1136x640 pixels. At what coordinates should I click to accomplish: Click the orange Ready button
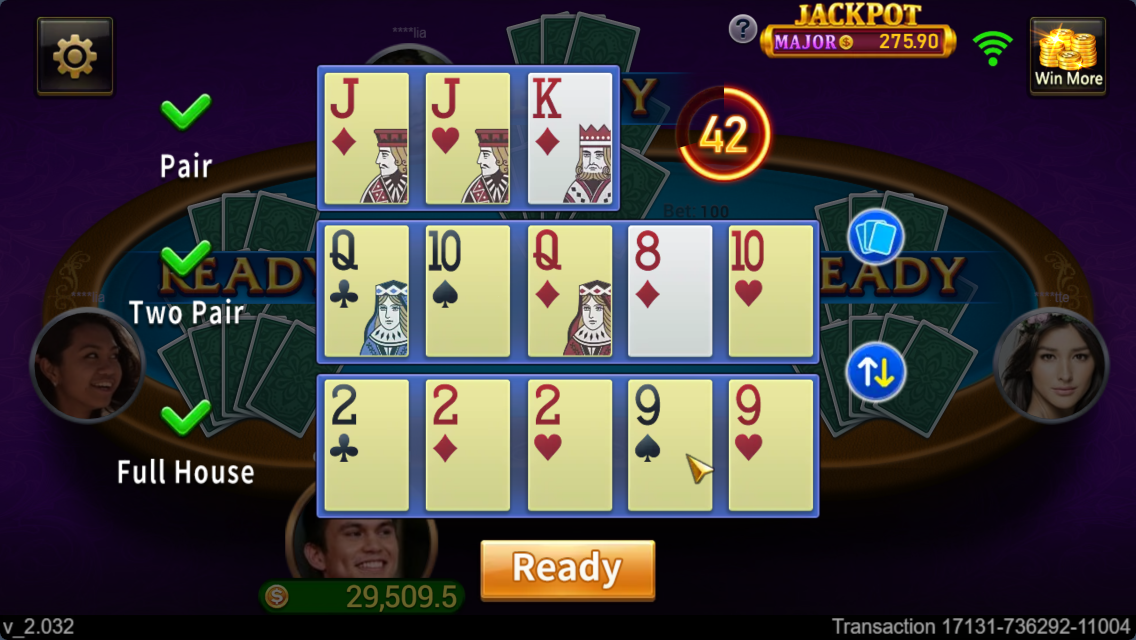point(567,570)
